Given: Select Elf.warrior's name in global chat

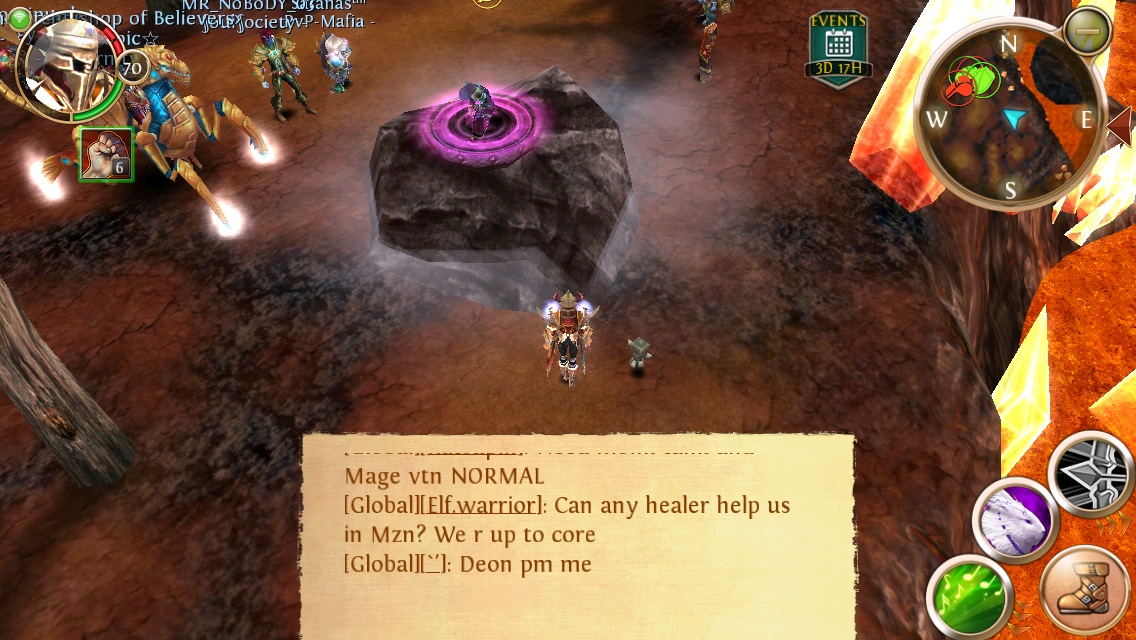Looking at the screenshot, I should (x=482, y=505).
